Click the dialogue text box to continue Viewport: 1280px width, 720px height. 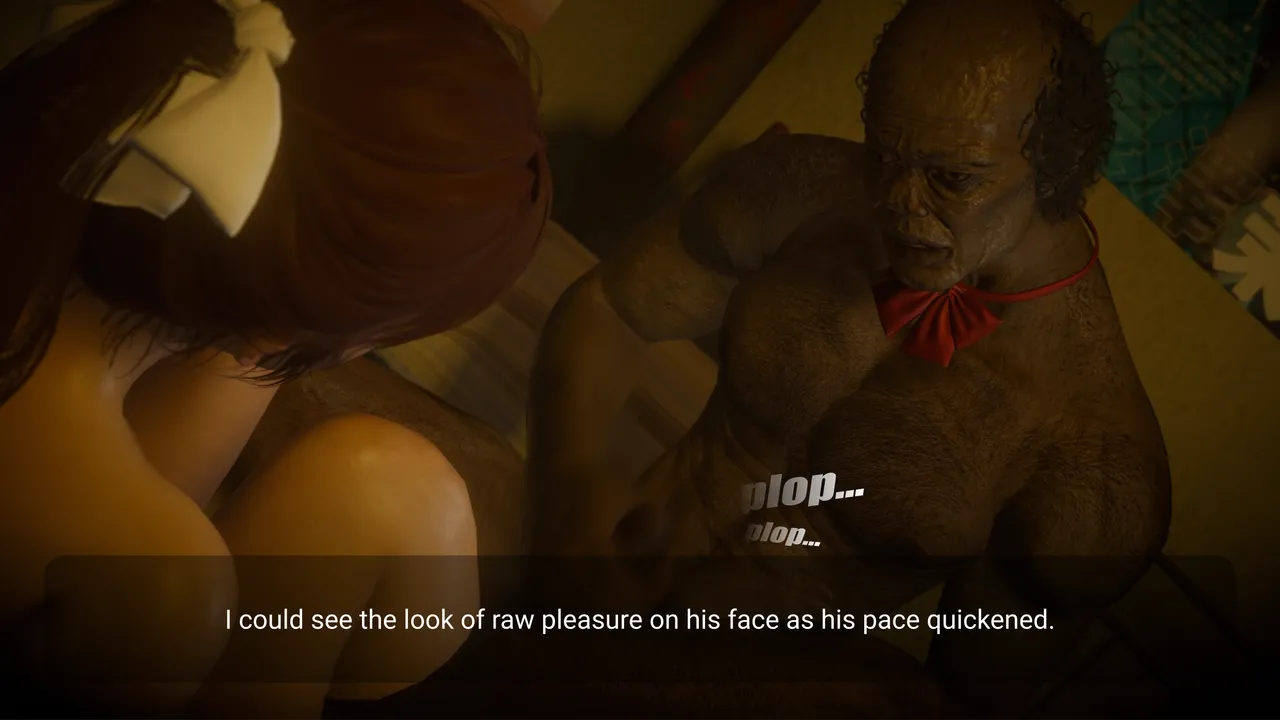[x=640, y=620]
